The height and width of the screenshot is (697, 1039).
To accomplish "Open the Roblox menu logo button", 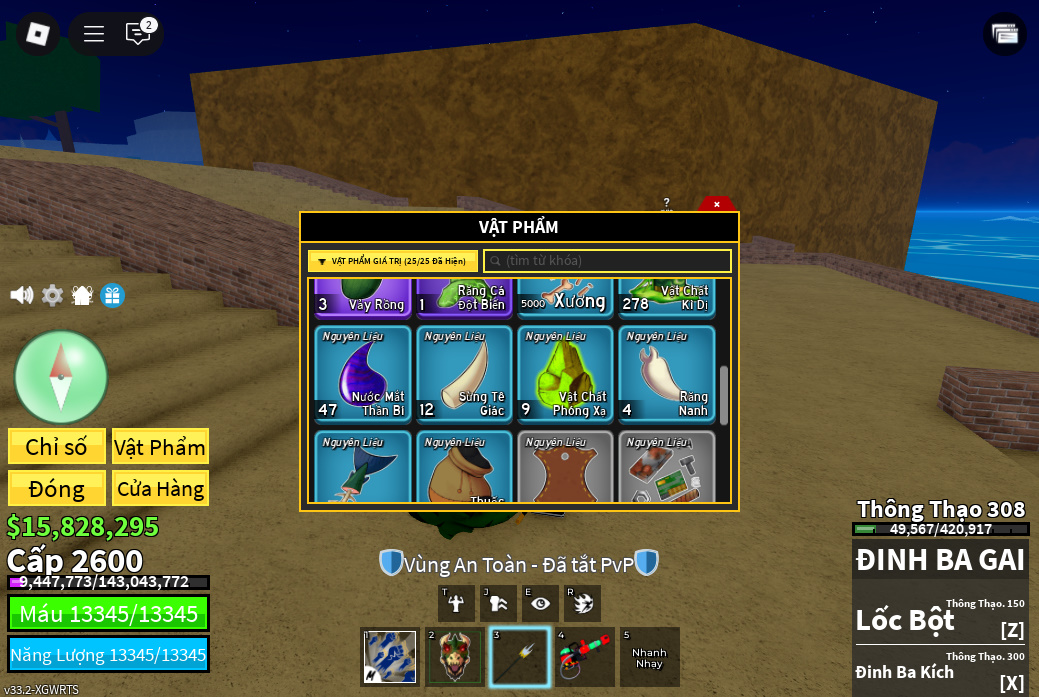I will (38, 33).
